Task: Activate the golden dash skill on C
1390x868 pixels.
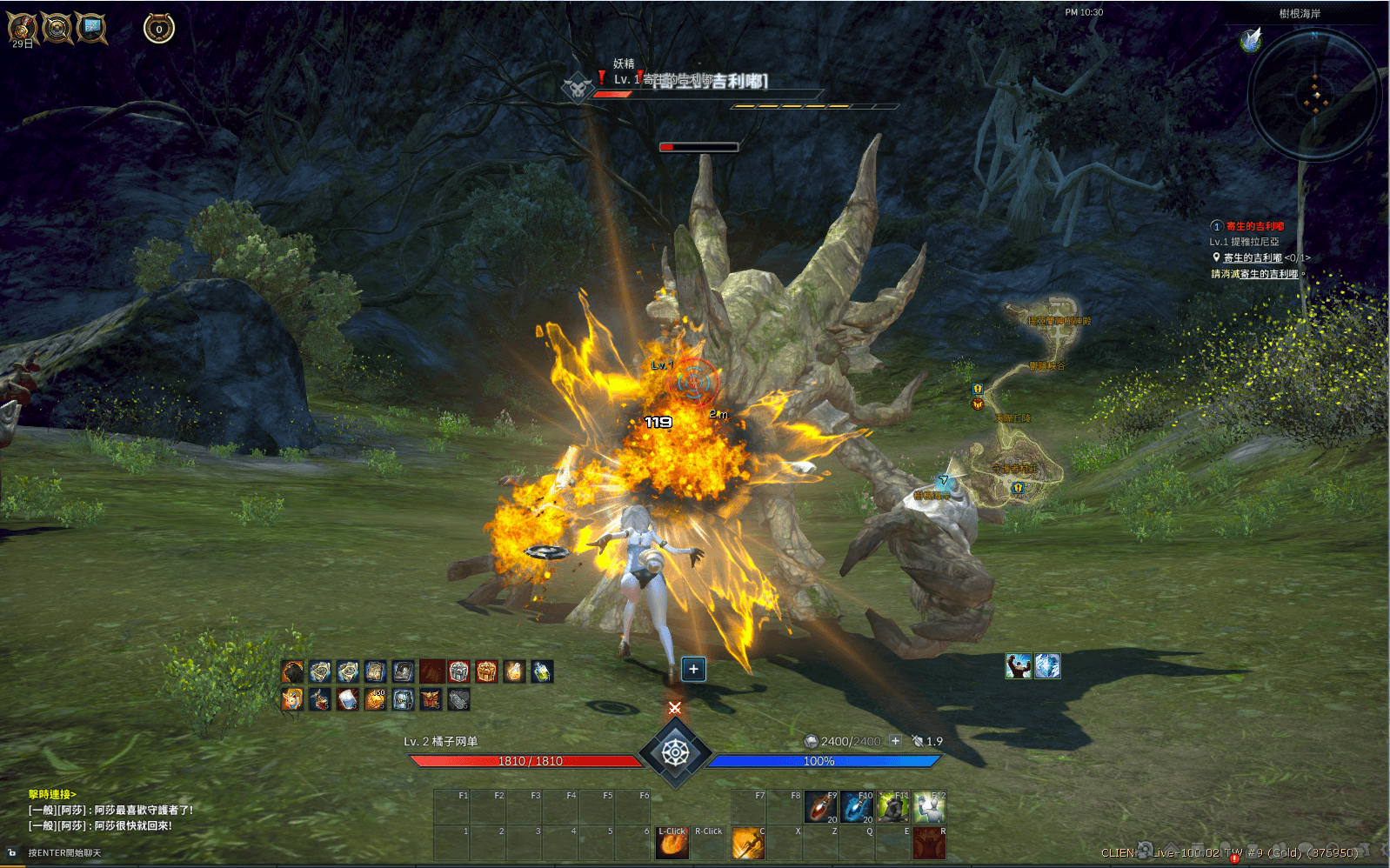Action: coord(748,843)
